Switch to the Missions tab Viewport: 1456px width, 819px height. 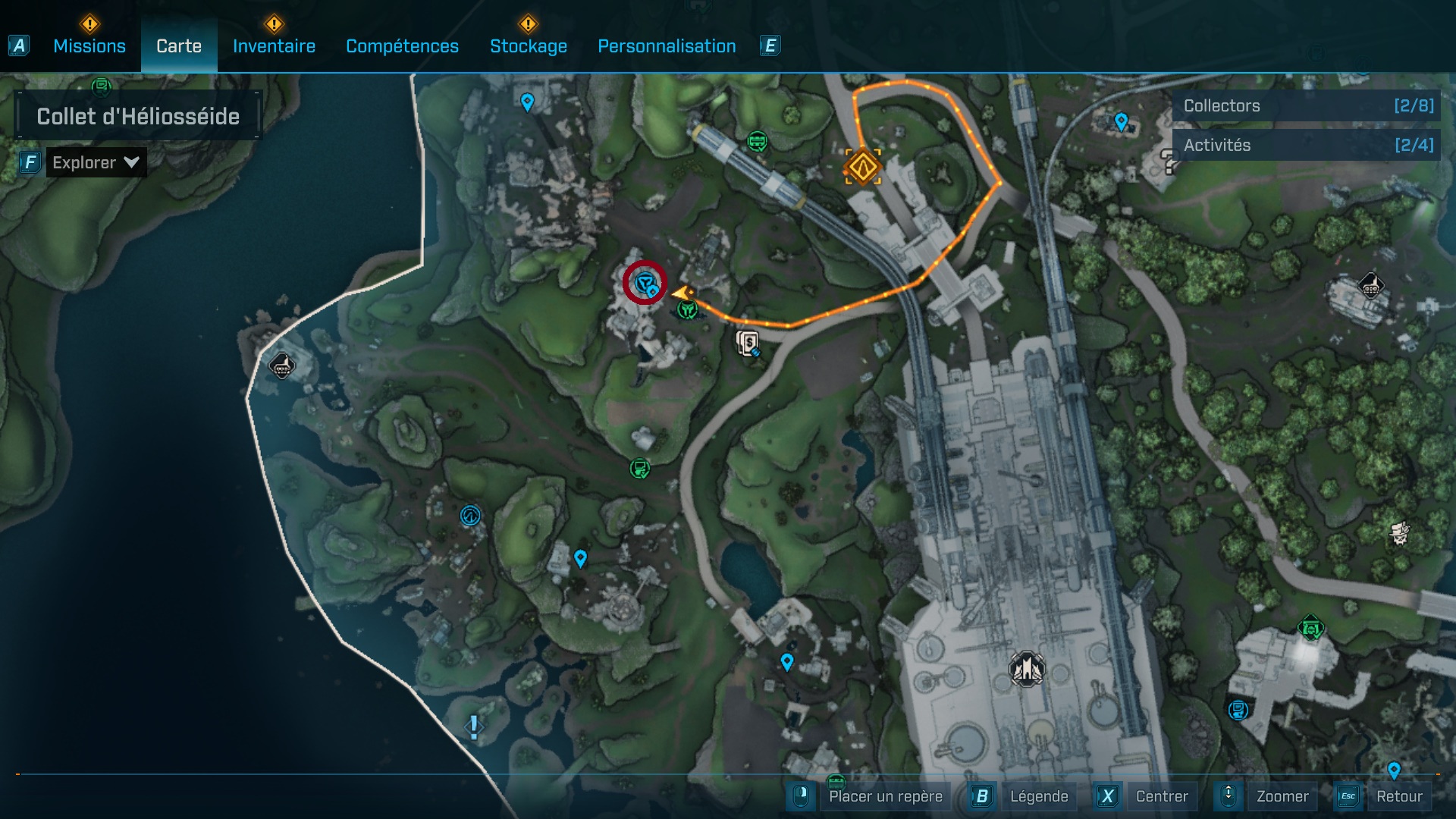(89, 46)
